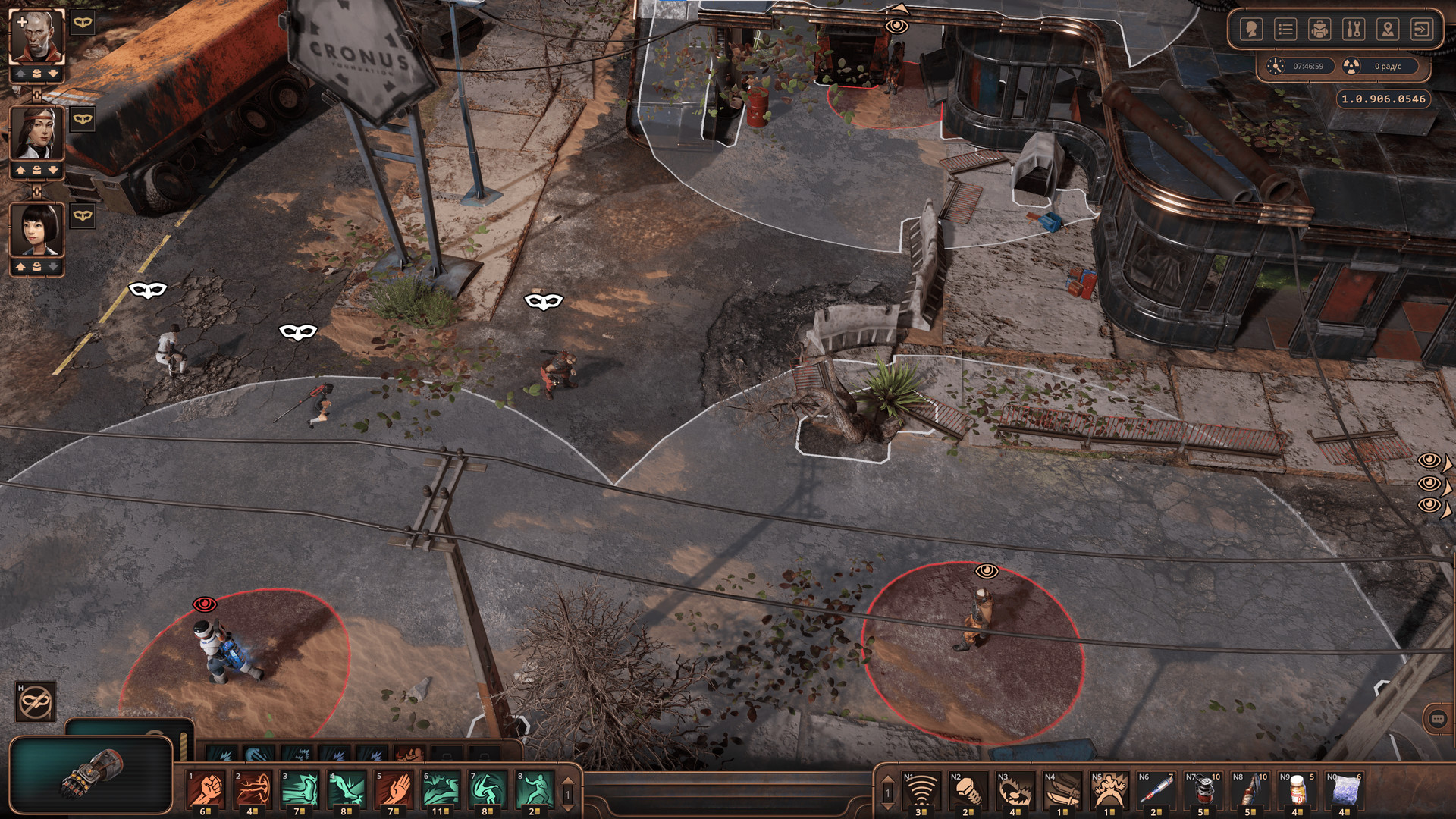Open the journal via the list icon
The image size is (1456, 819).
pyautogui.click(x=1286, y=29)
